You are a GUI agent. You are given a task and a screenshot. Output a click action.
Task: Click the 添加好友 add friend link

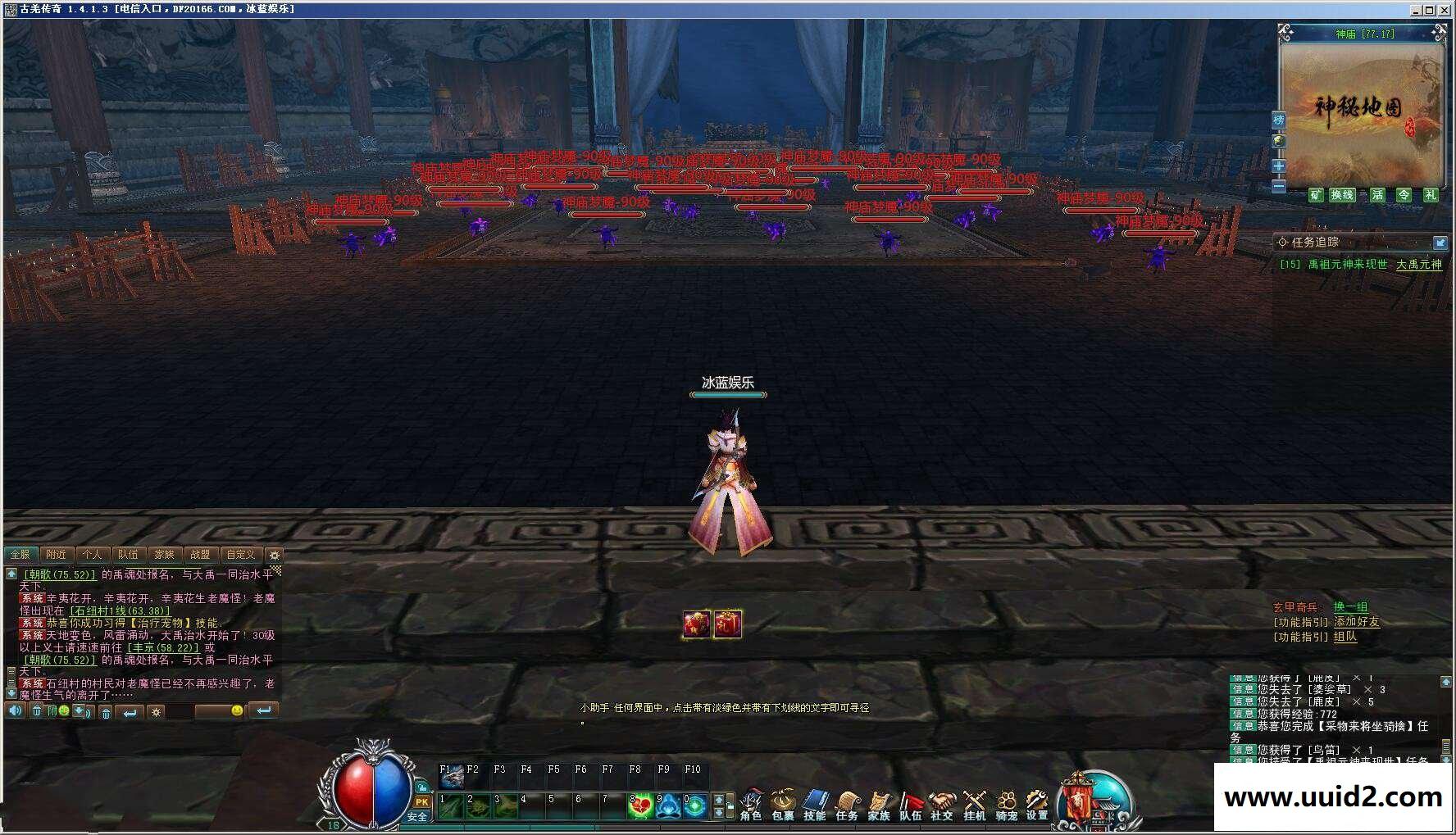[1356, 622]
